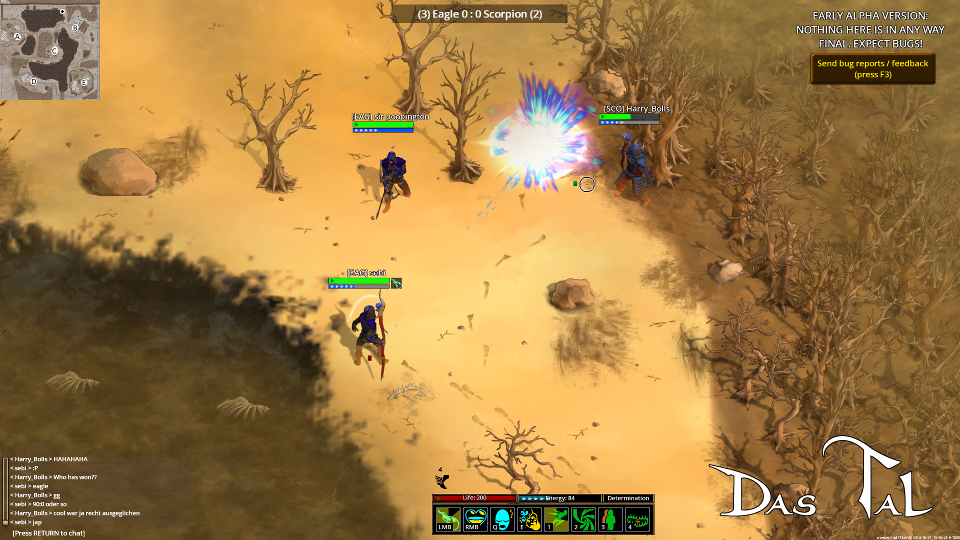Click the chat box scrollbar handle
The width and height of the screenshot is (960, 540).
(5, 521)
